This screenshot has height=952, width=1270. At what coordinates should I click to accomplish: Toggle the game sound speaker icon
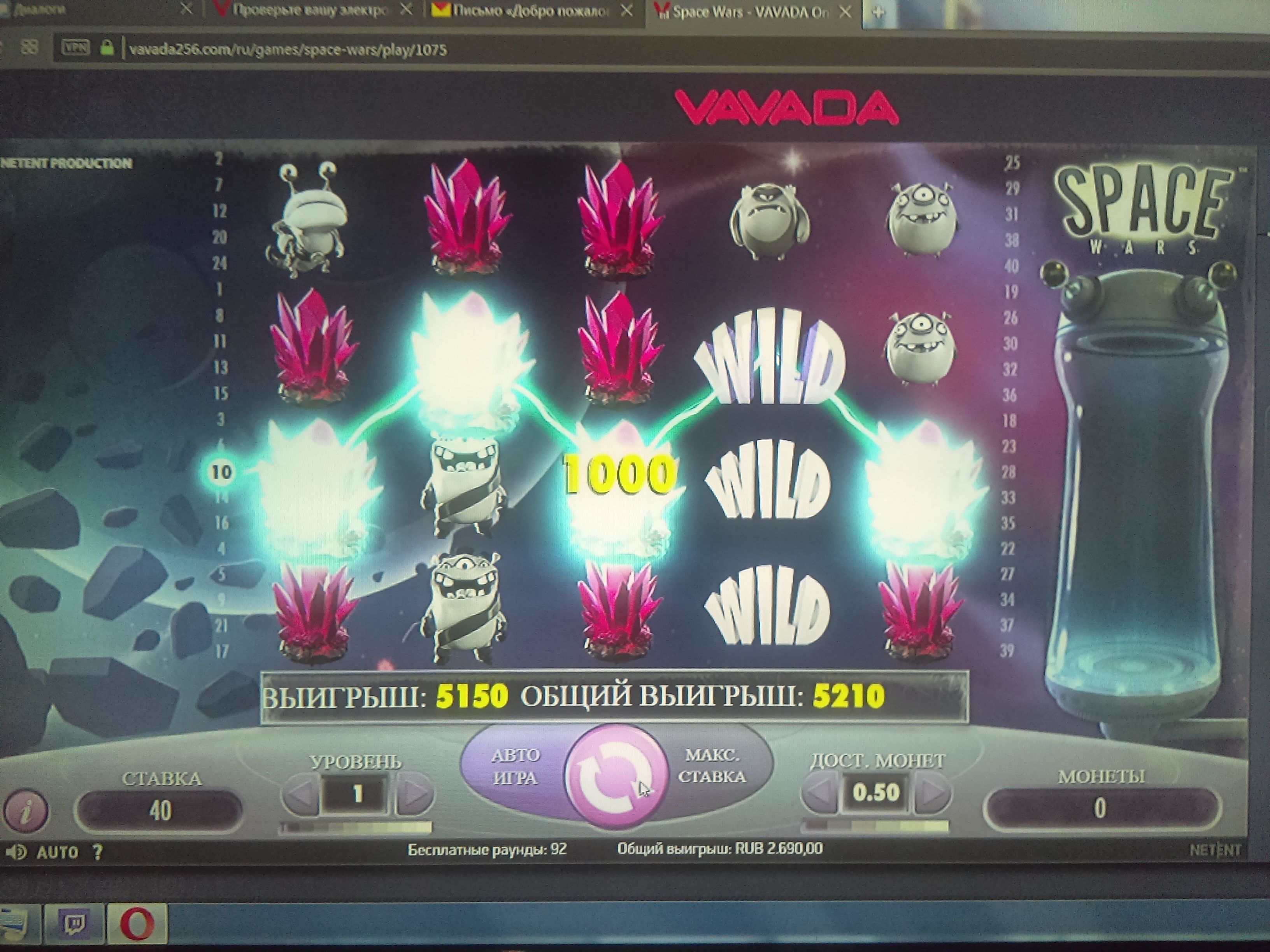click(16, 852)
